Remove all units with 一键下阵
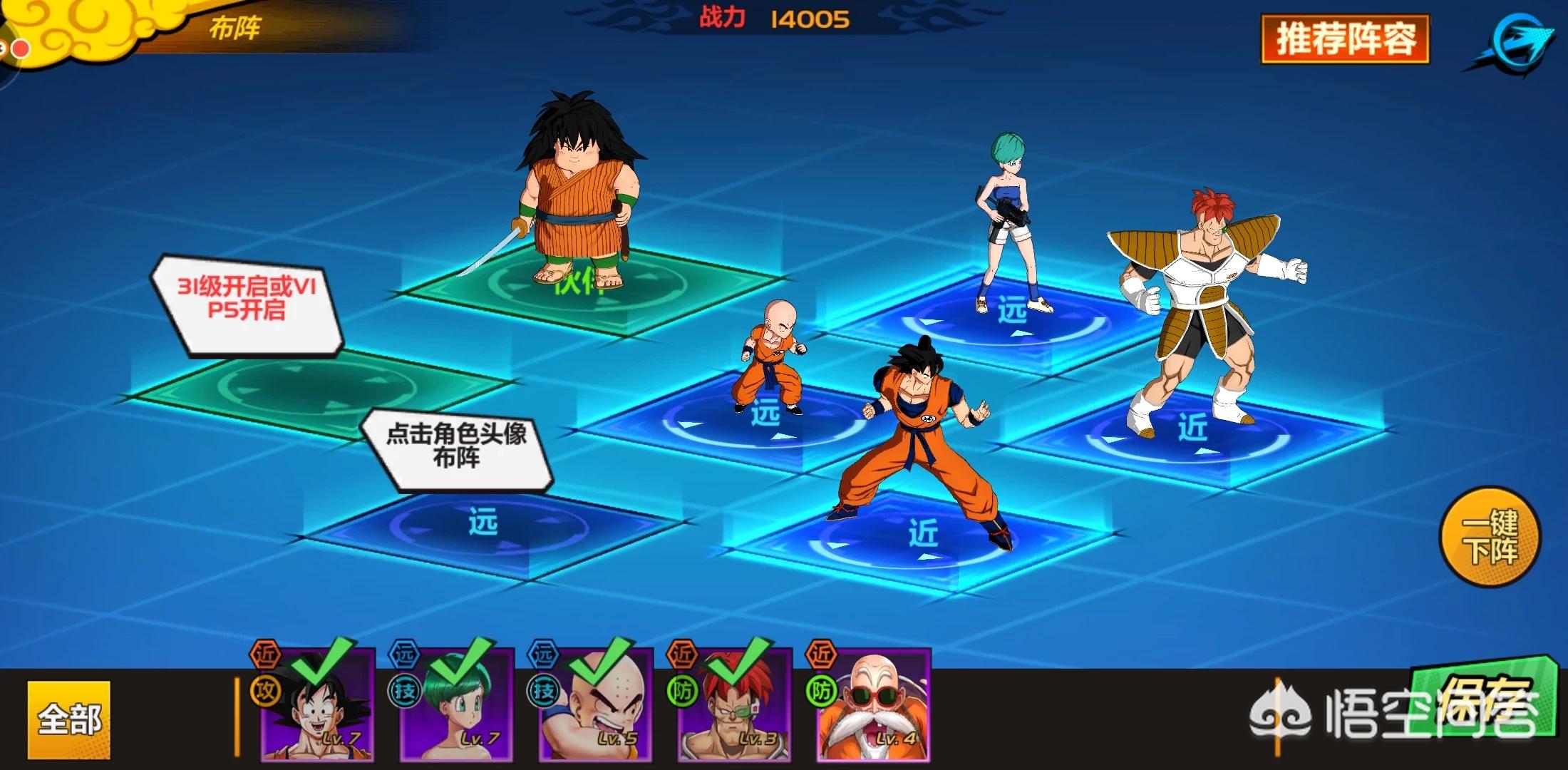This screenshot has width=1568, height=770. (1490, 537)
